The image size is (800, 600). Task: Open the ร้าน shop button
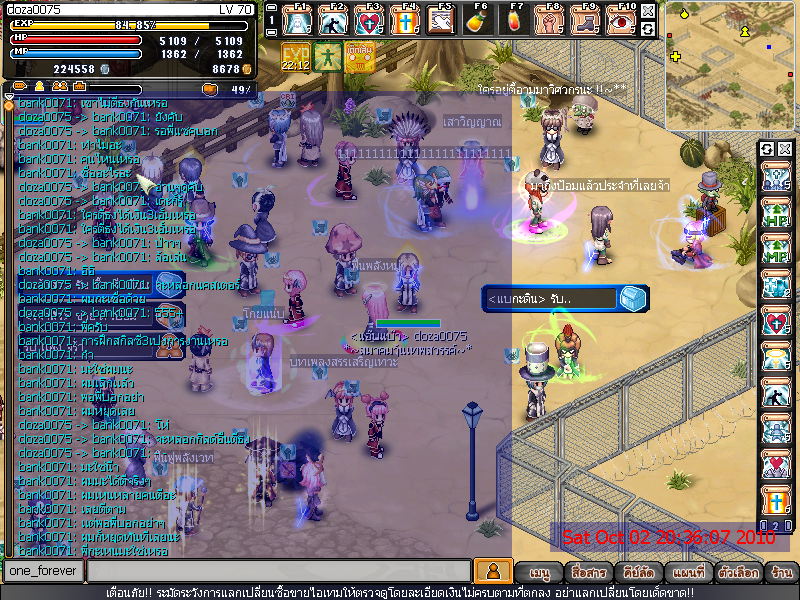(x=781, y=572)
